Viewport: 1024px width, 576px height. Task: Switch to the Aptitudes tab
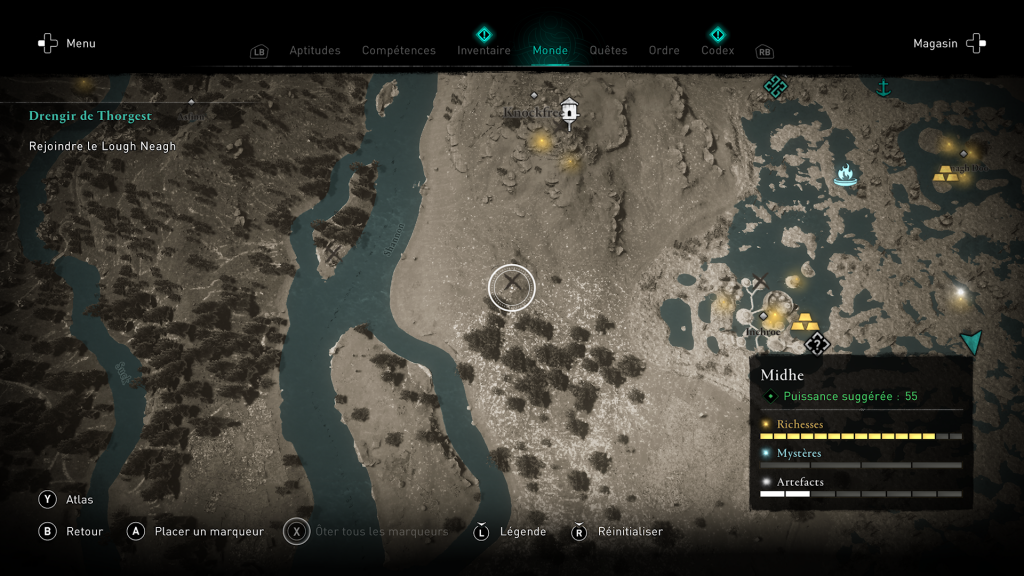315,51
